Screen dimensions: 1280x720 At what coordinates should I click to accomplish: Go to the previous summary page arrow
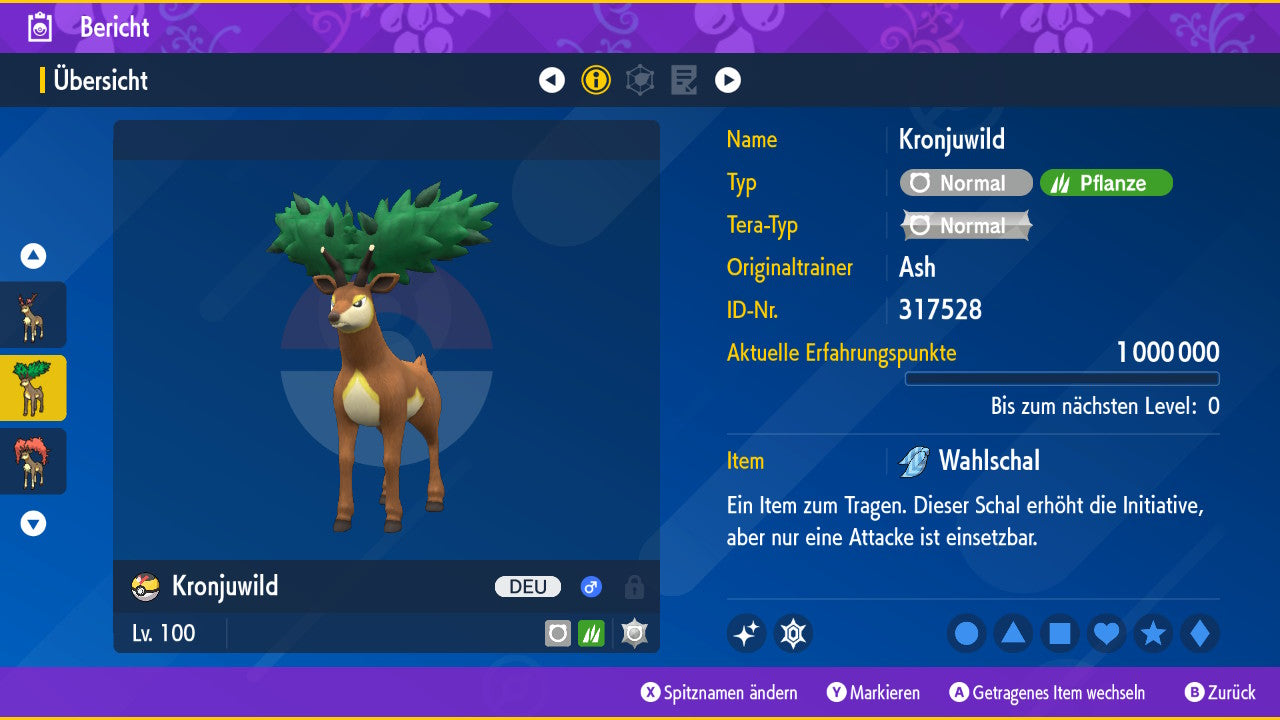point(552,80)
